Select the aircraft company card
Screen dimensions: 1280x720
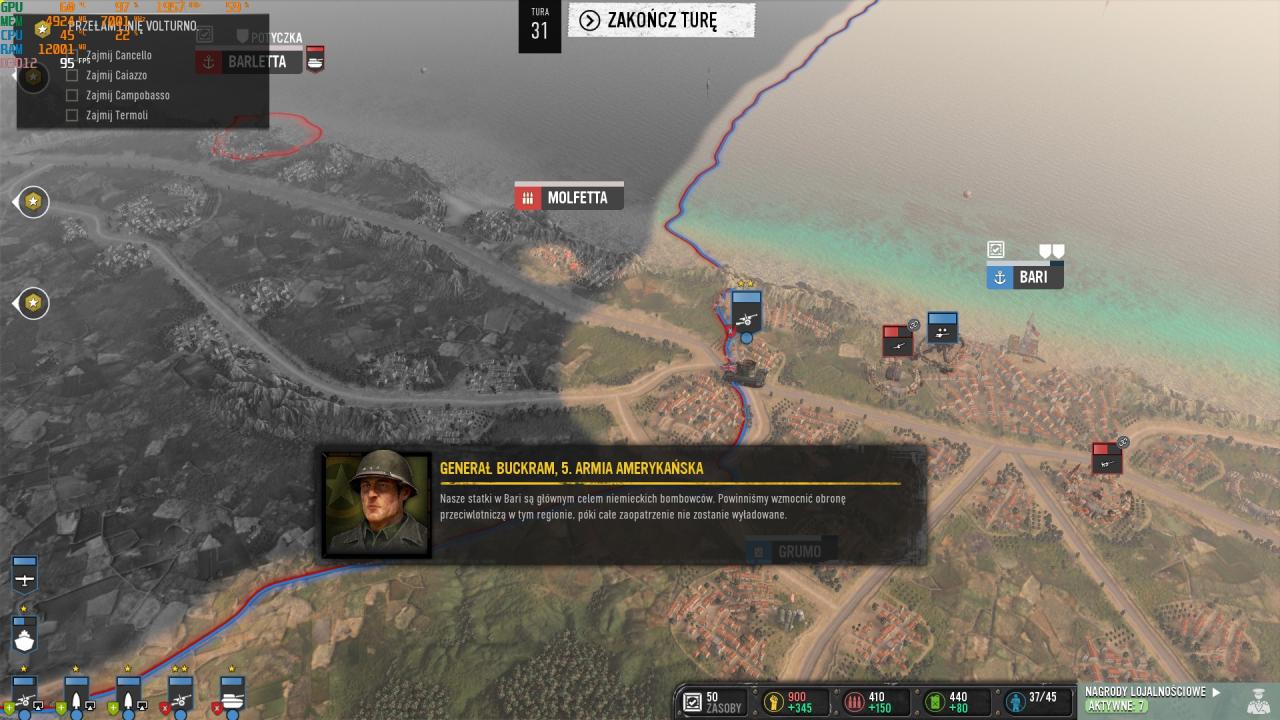(x=25, y=576)
